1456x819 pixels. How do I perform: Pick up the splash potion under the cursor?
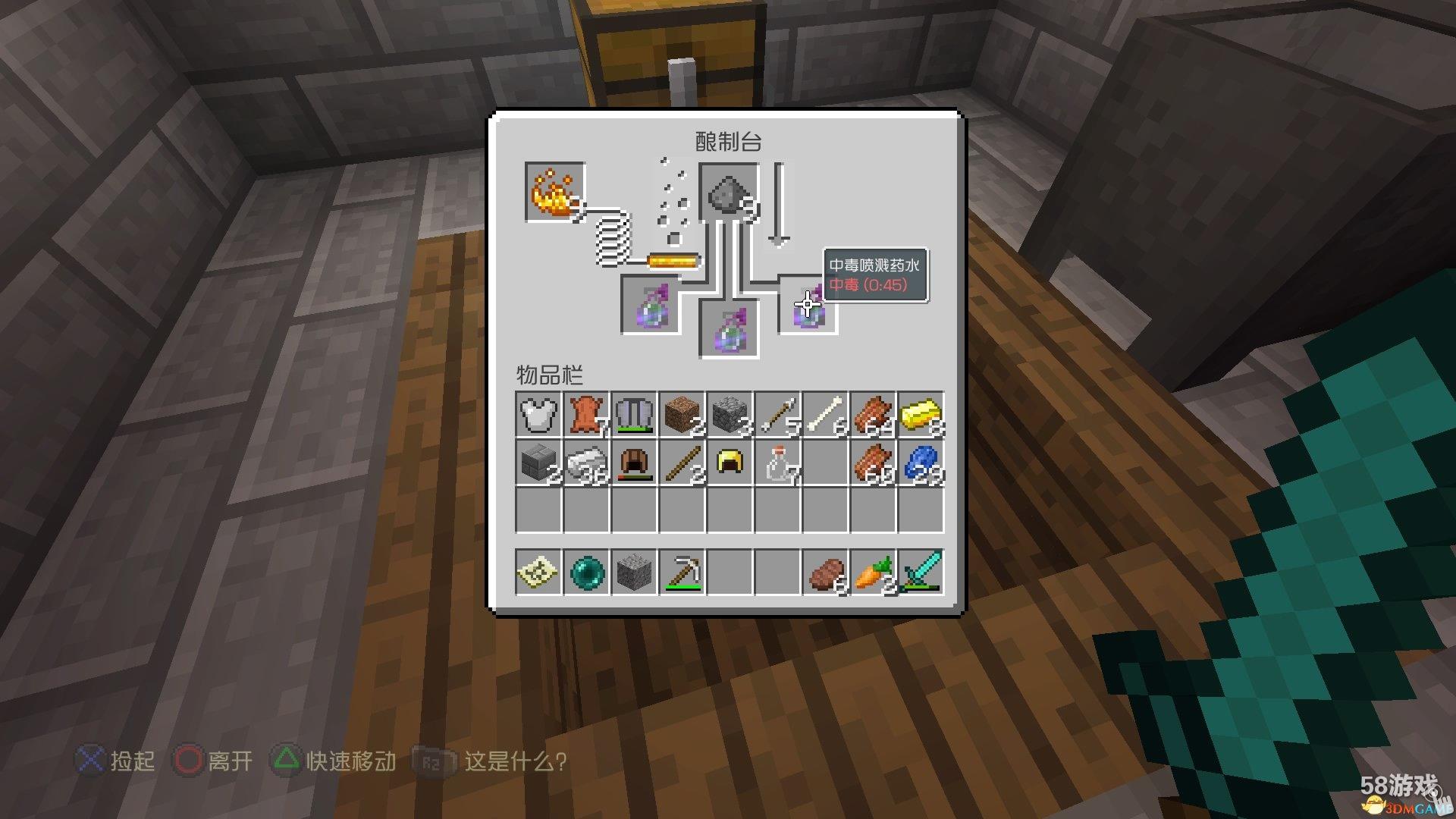(808, 306)
